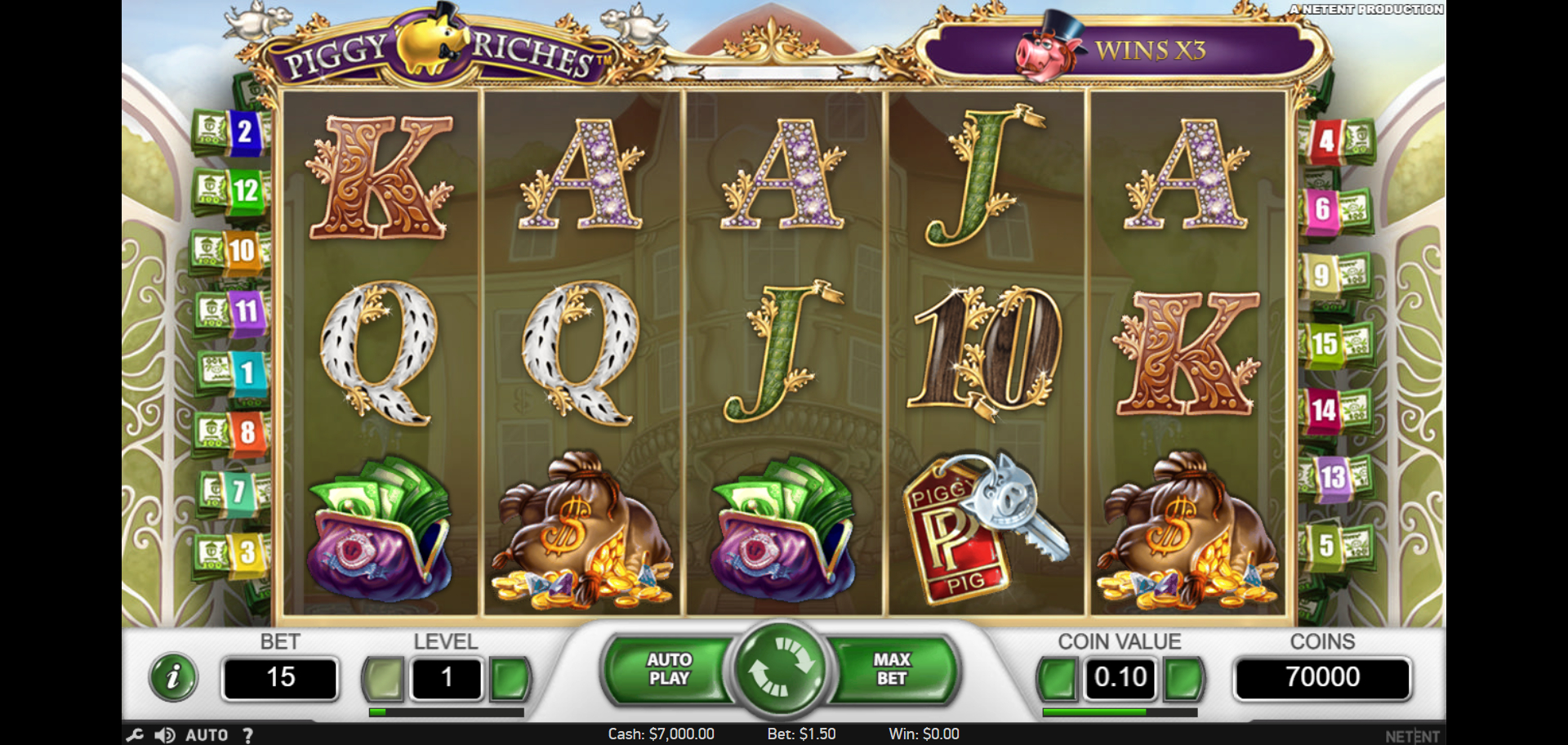Toggle the sound speaker icon
This screenshot has width=1568, height=745.
tap(164, 735)
